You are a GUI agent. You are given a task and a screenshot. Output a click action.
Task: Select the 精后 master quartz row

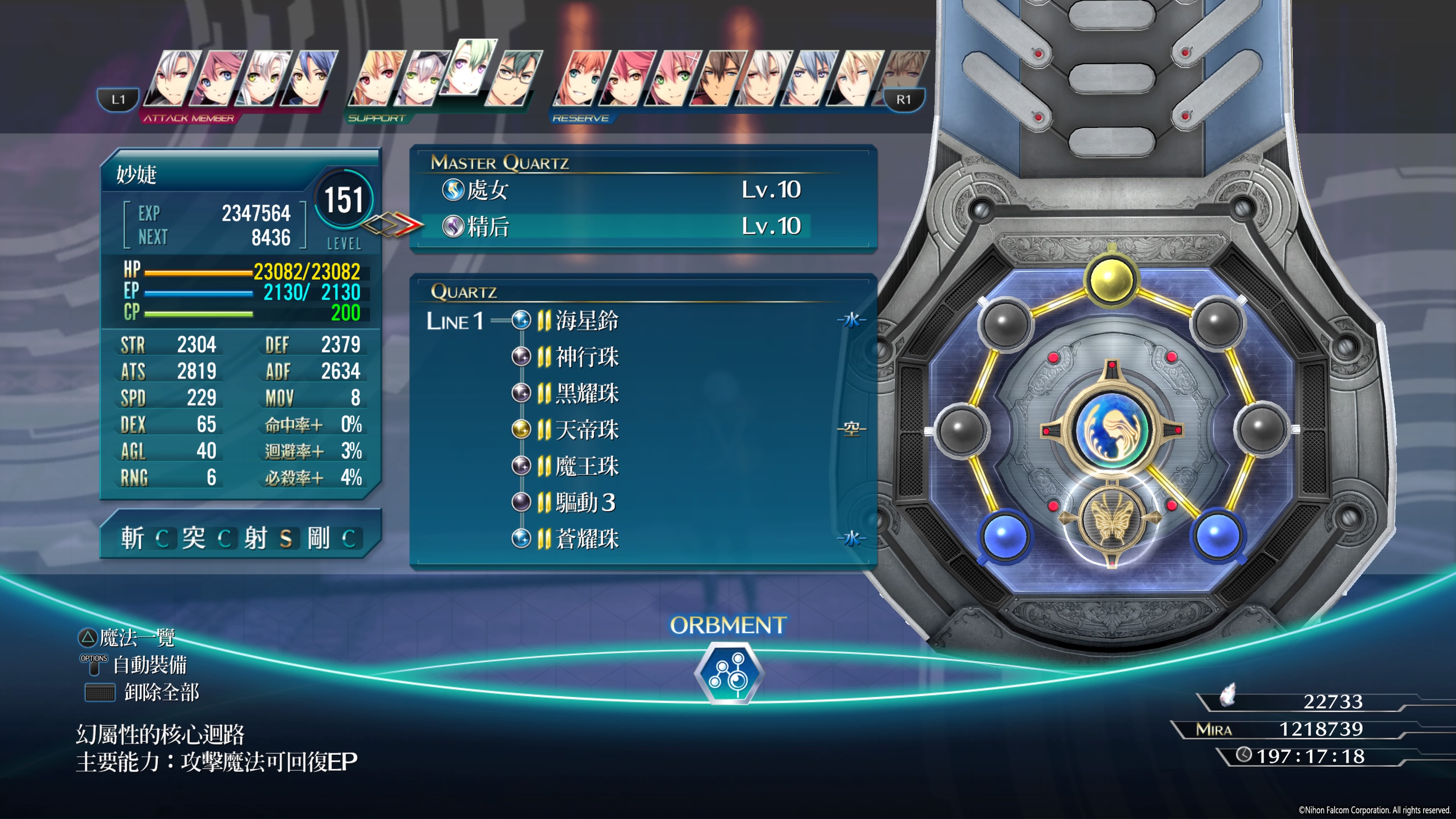coord(622,227)
